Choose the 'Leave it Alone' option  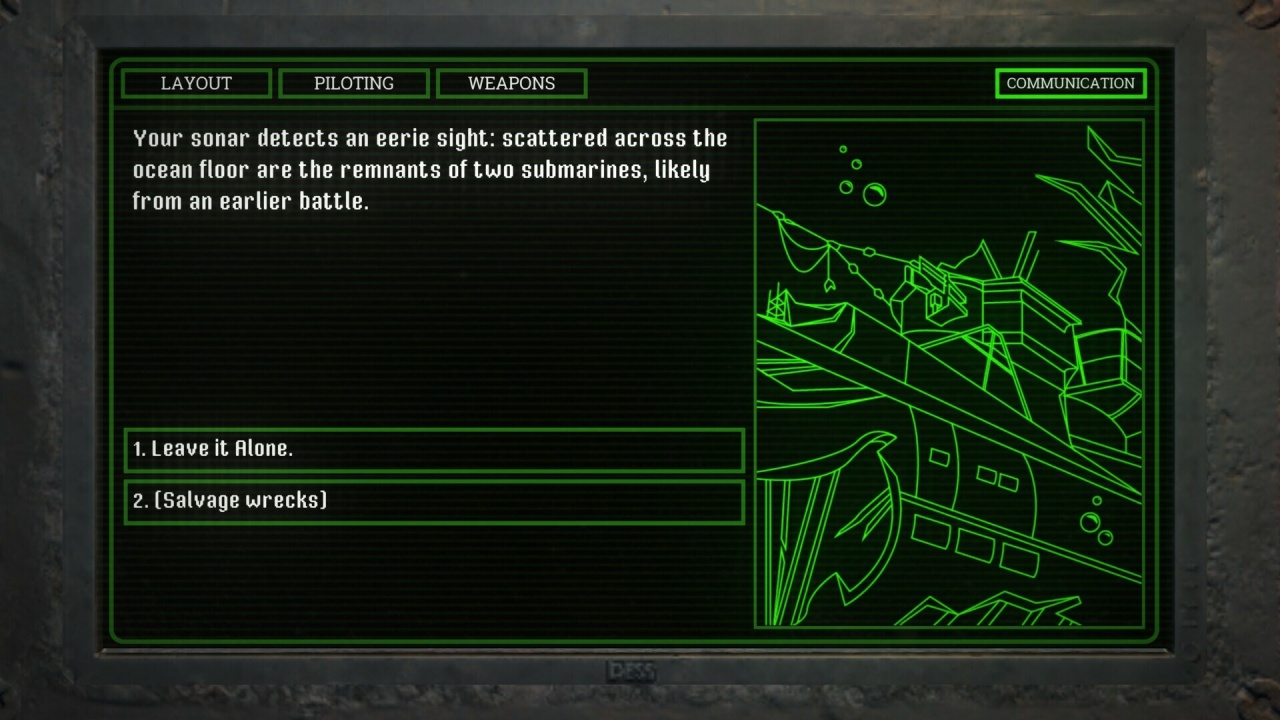[x=434, y=450]
